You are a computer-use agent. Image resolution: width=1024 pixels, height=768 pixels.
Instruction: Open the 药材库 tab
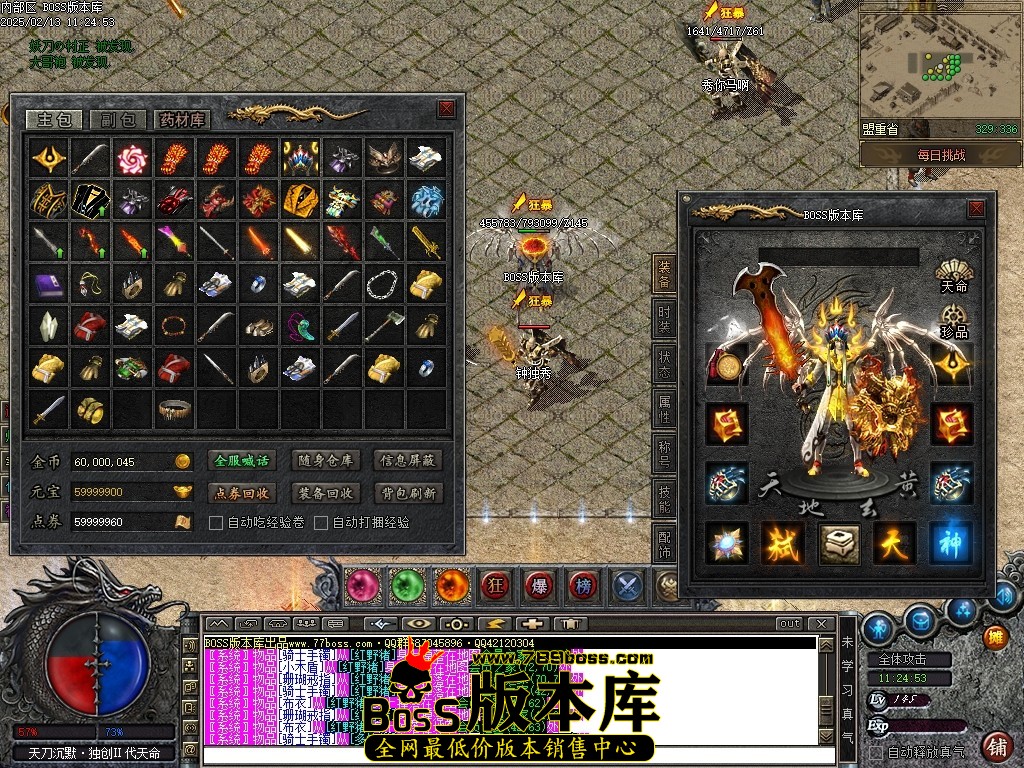(182, 120)
